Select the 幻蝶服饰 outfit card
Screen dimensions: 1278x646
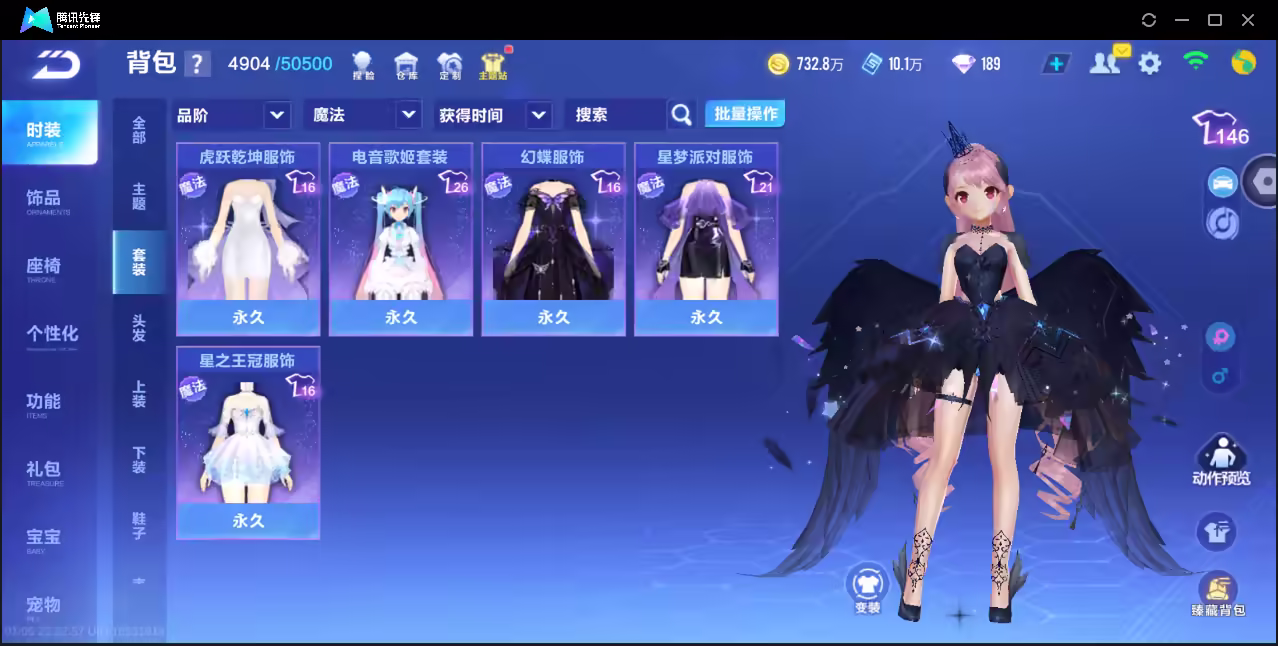(x=553, y=240)
